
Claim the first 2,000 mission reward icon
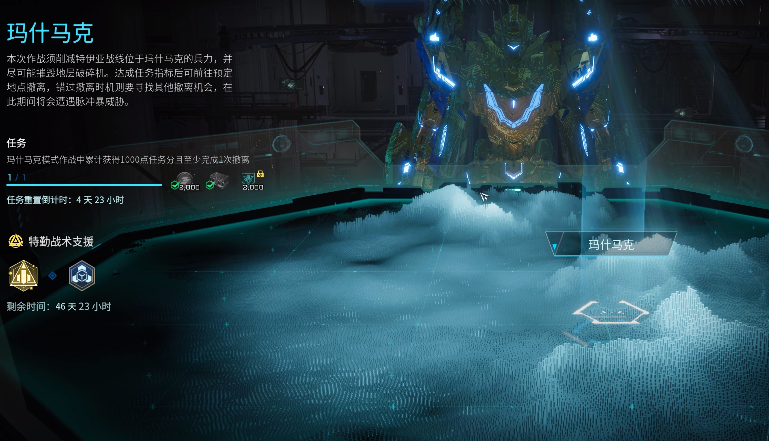click(x=186, y=181)
